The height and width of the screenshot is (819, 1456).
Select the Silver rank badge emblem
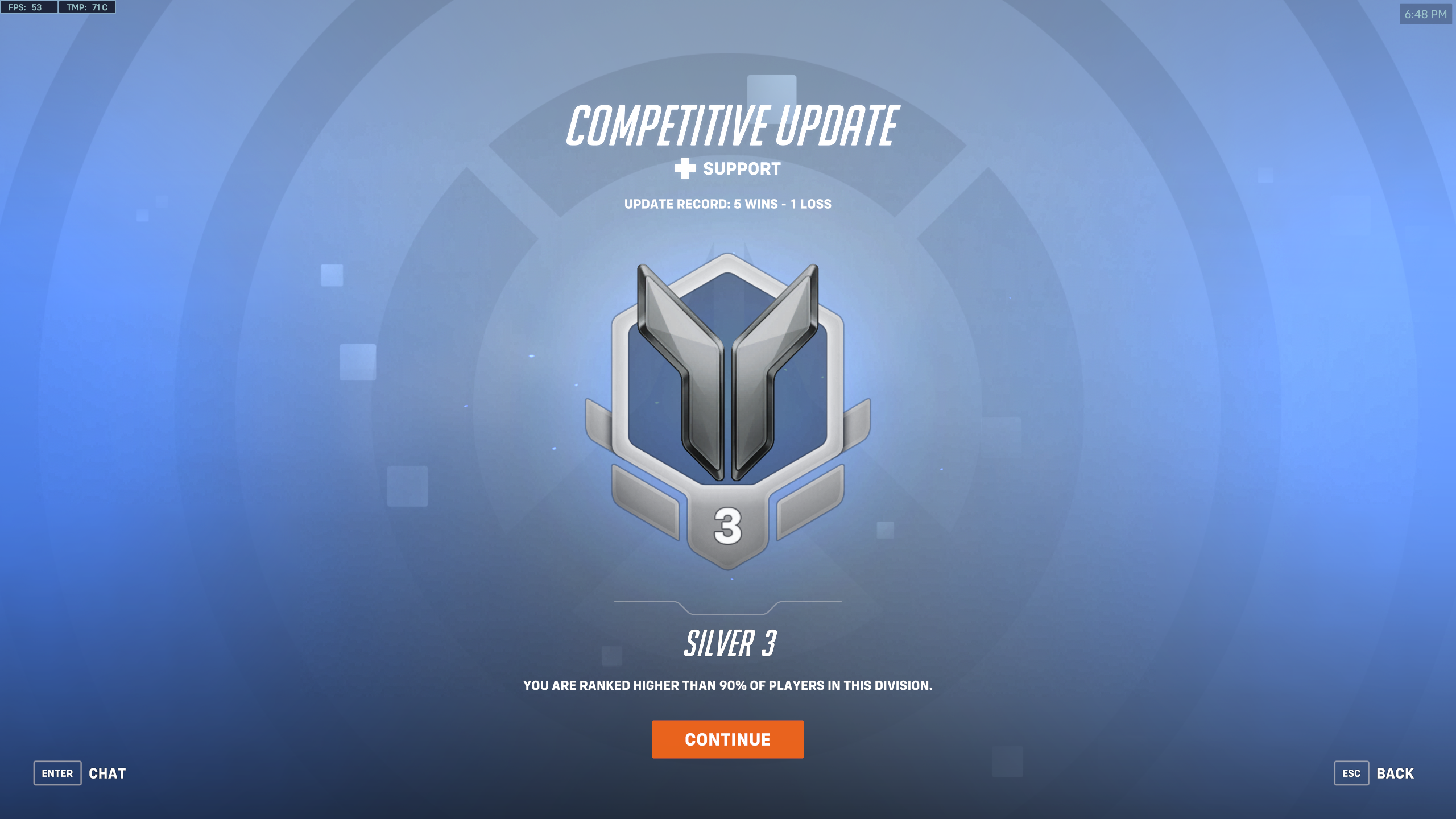[728, 409]
